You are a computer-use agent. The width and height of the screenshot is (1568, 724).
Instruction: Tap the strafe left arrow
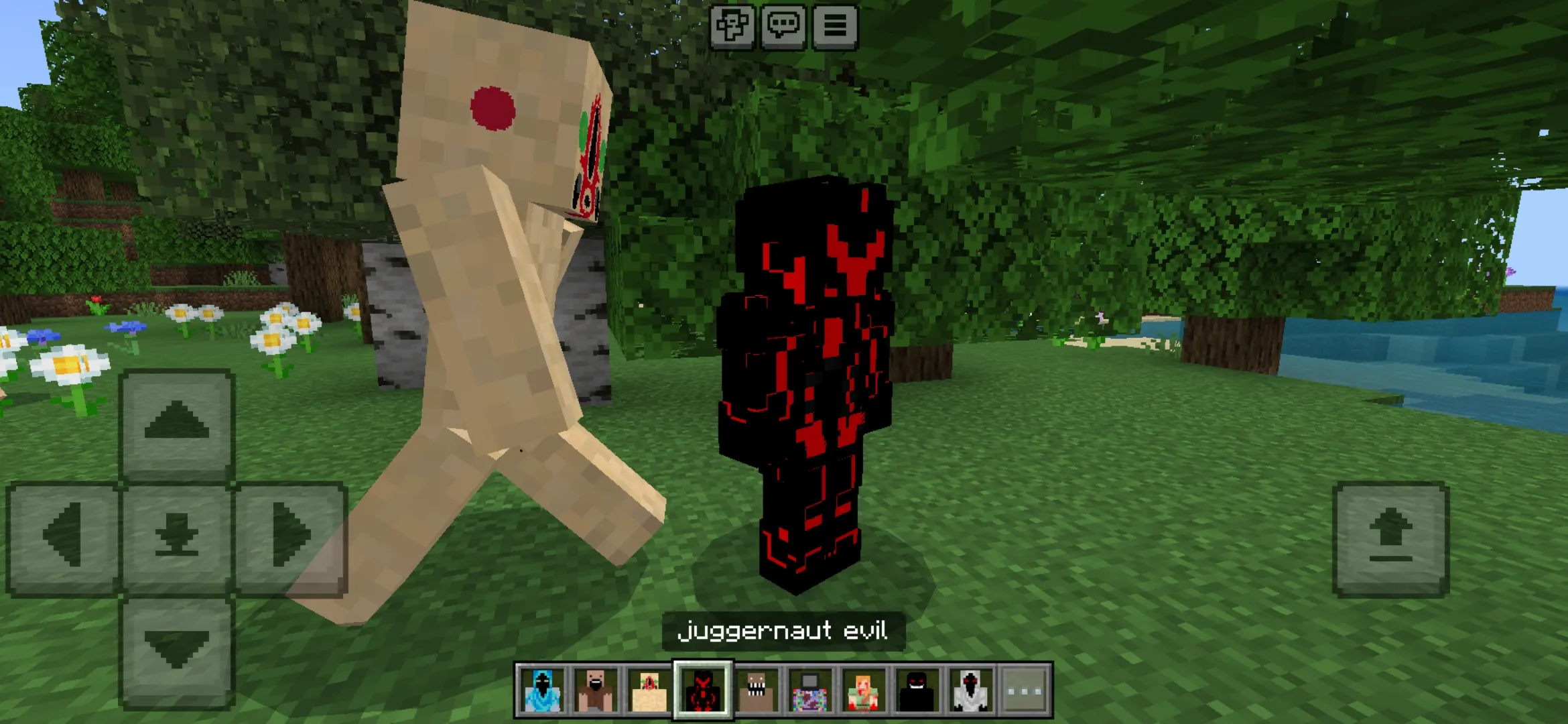click(x=63, y=537)
